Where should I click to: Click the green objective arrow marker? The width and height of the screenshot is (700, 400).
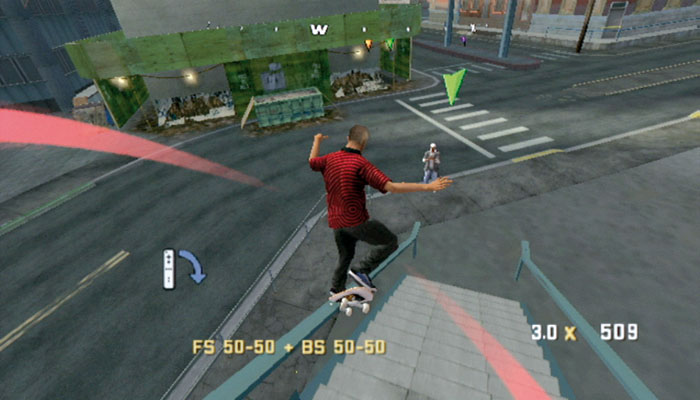[x=454, y=85]
